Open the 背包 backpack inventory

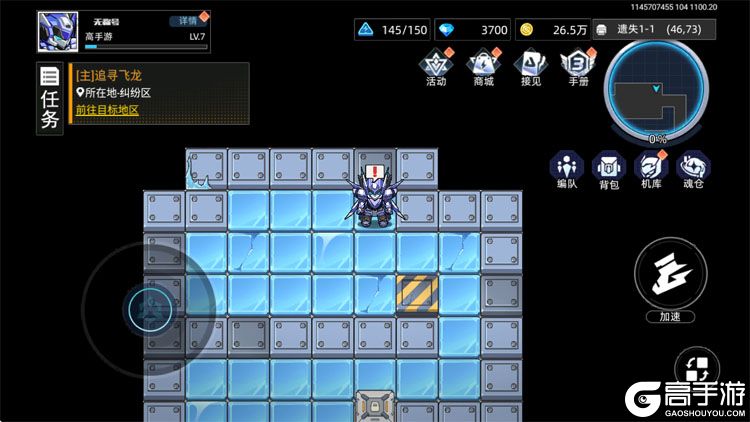click(x=609, y=169)
